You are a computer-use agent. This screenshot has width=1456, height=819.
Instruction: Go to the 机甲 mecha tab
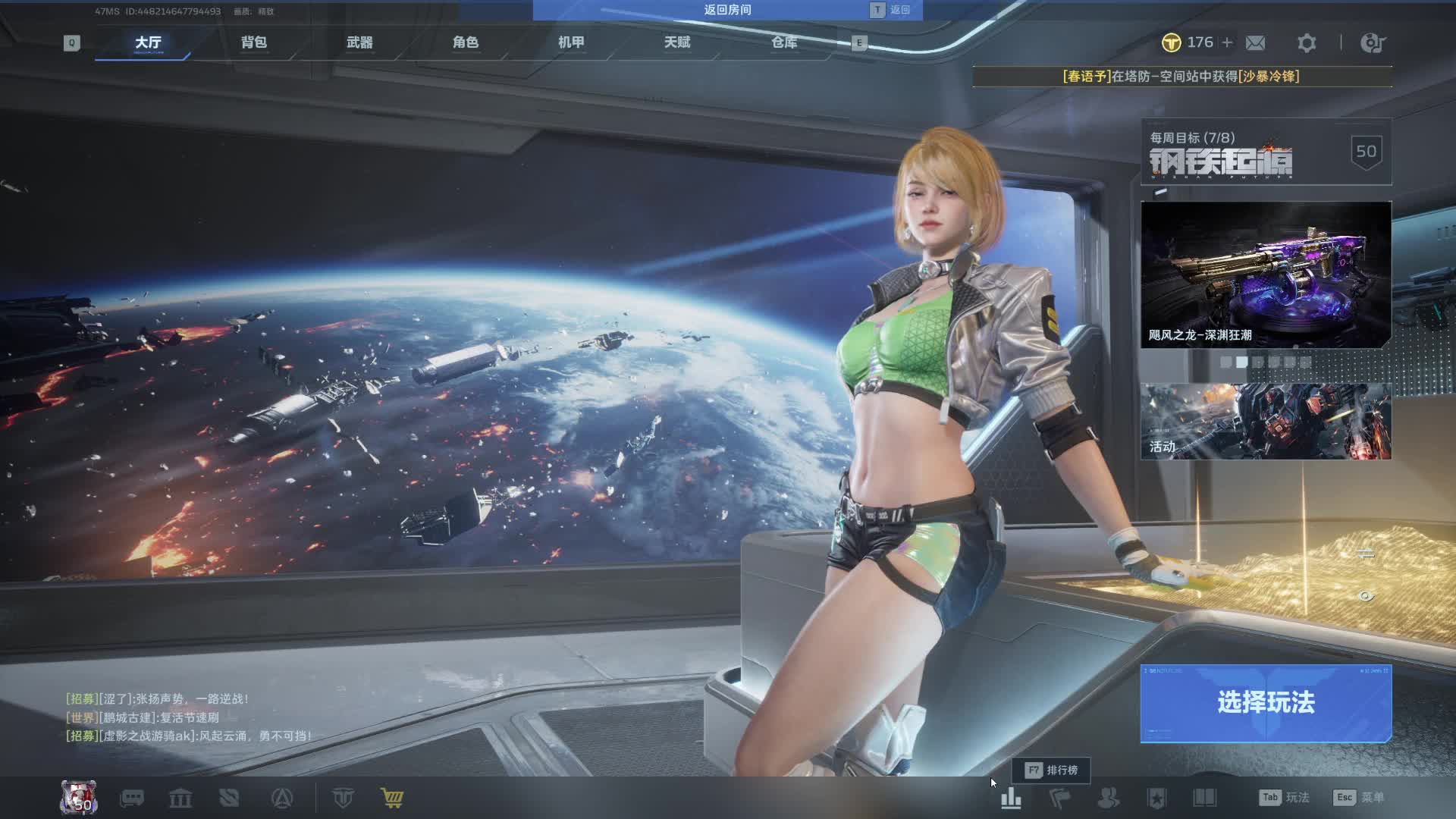pos(571,42)
